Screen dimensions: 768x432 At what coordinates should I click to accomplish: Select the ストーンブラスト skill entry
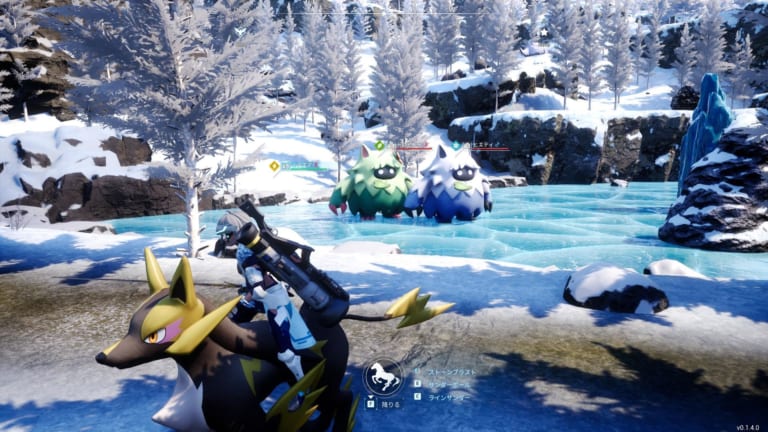(452, 370)
